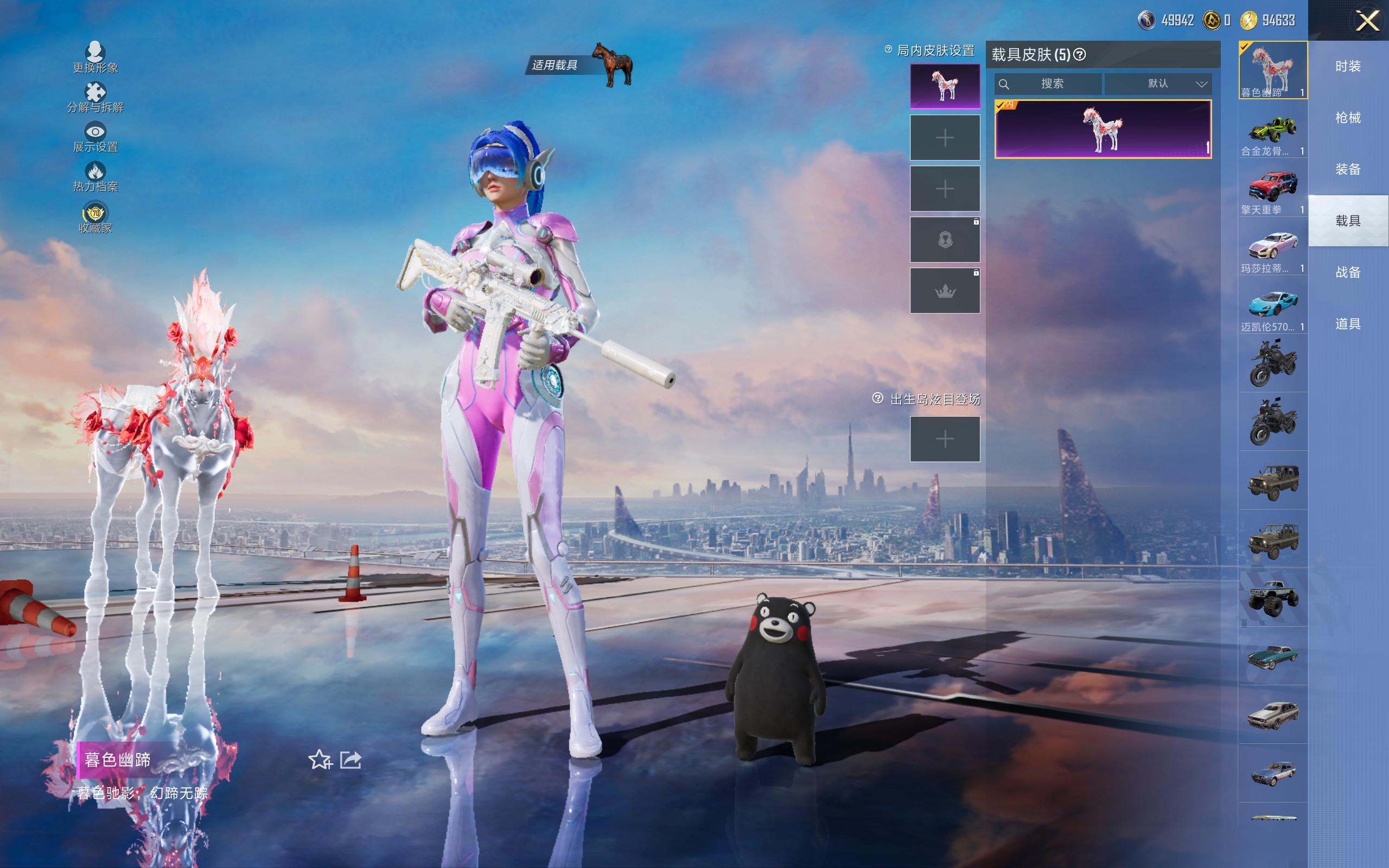The width and height of the screenshot is (1389, 868).
Task: Select the 迈凯伦570 blue car thumbnail
Action: [x=1272, y=307]
